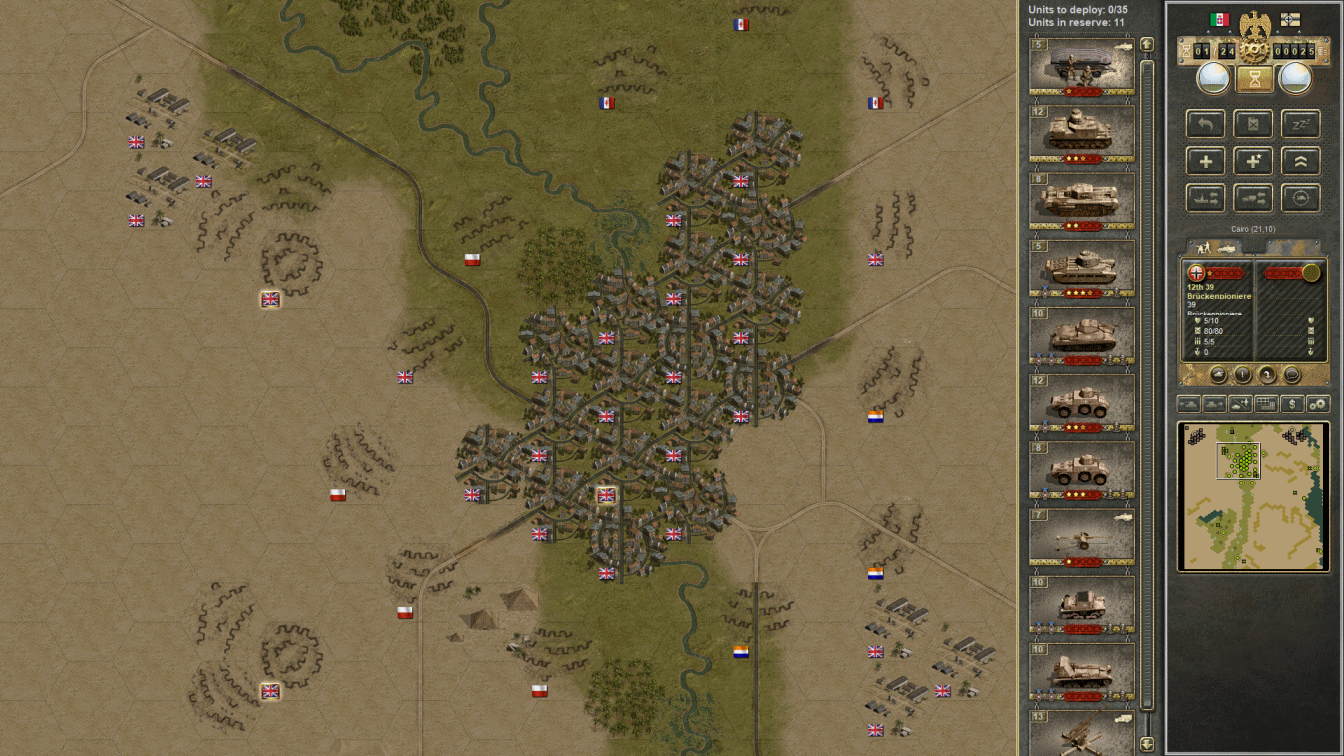Click the land transport truck icon

coord(1253,197)
